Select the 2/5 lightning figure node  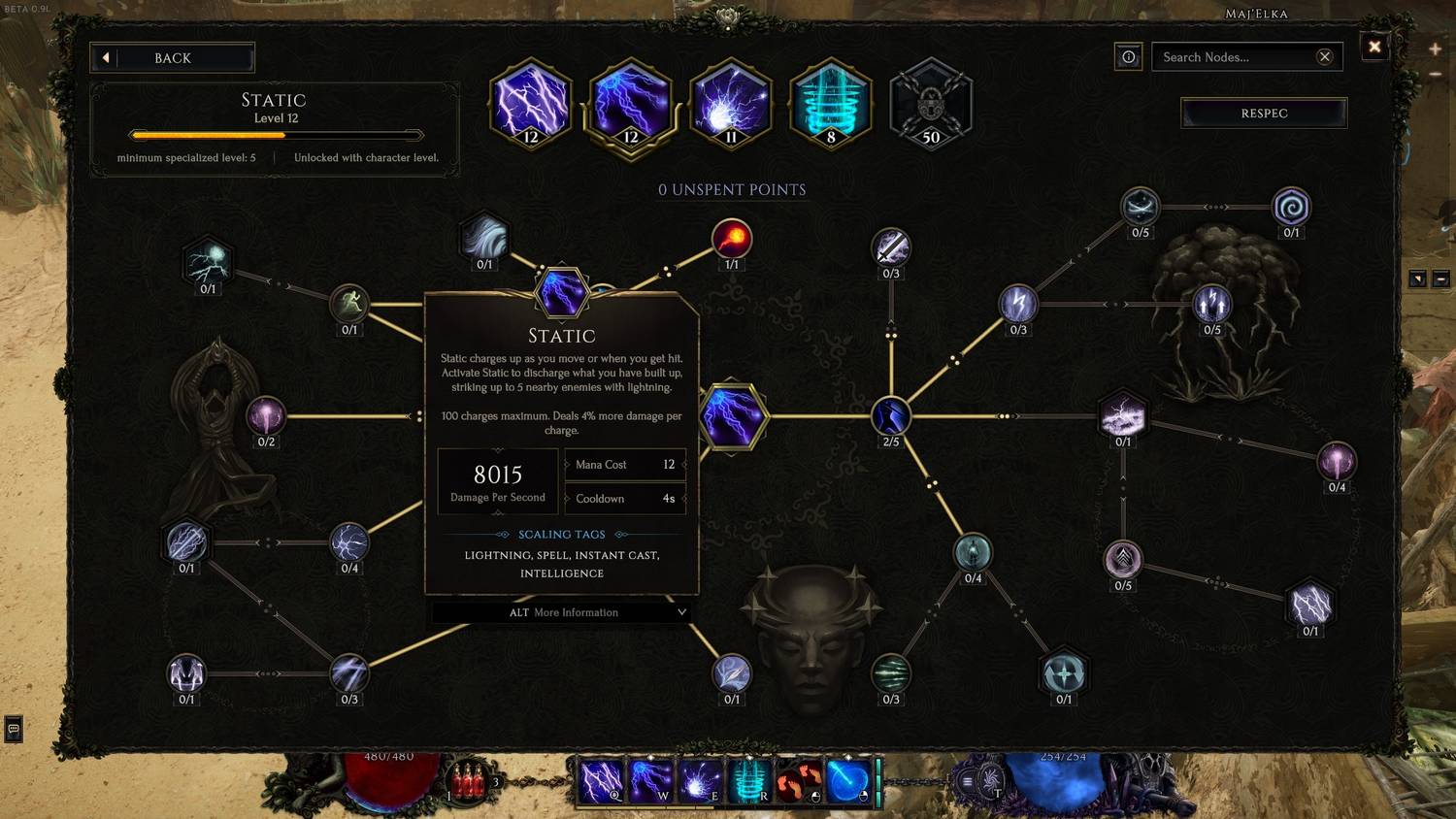890,416
